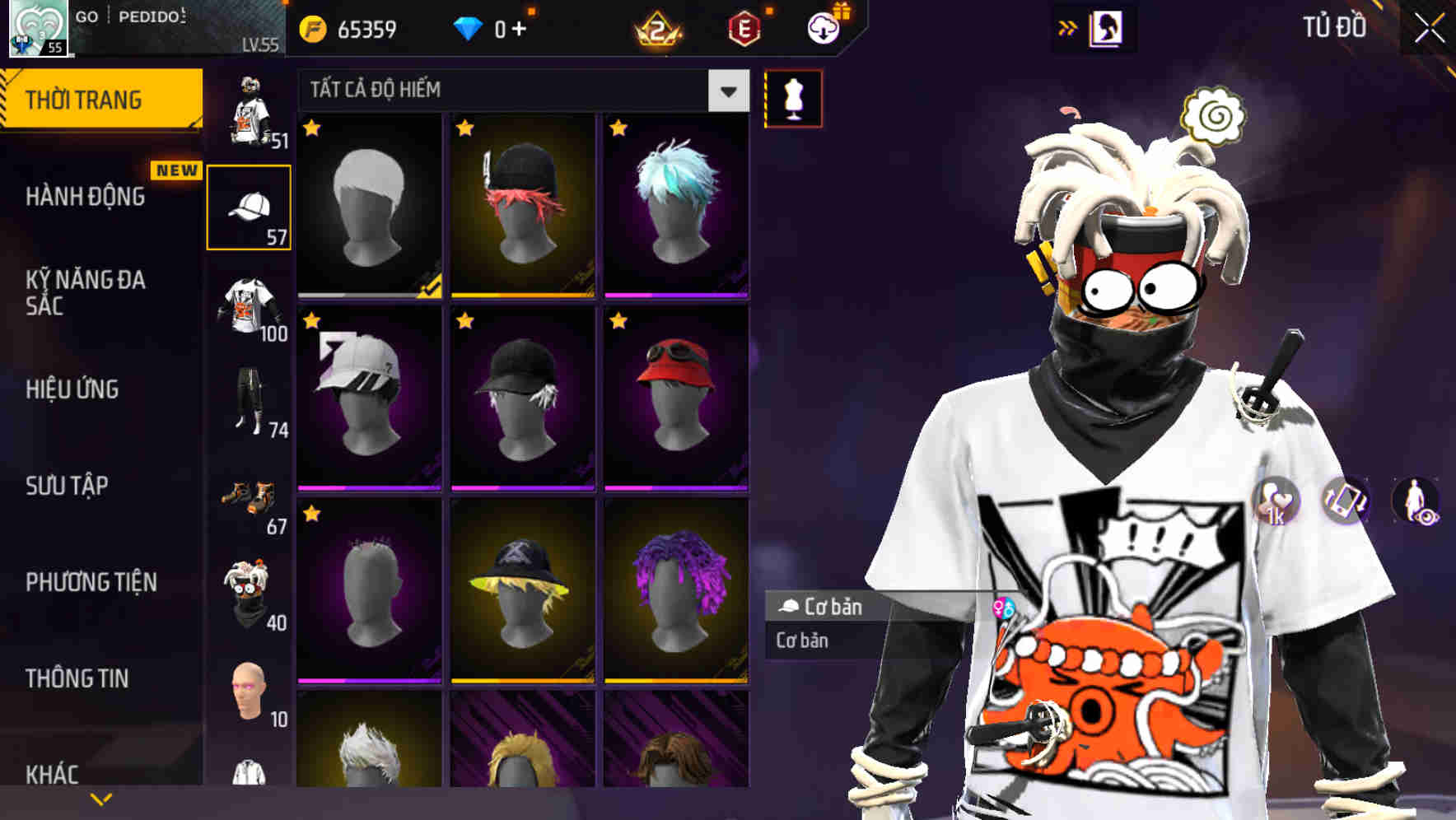Collapse panel with the double-arrow expander
The image size is (1456, 820).
1068,27
